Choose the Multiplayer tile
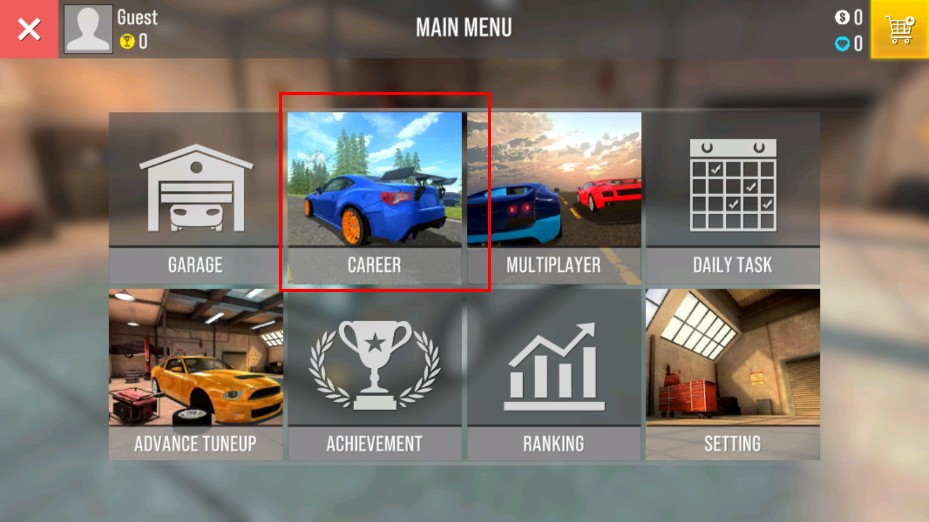Screen dimensions: 929x522 [x=553, y=197]
